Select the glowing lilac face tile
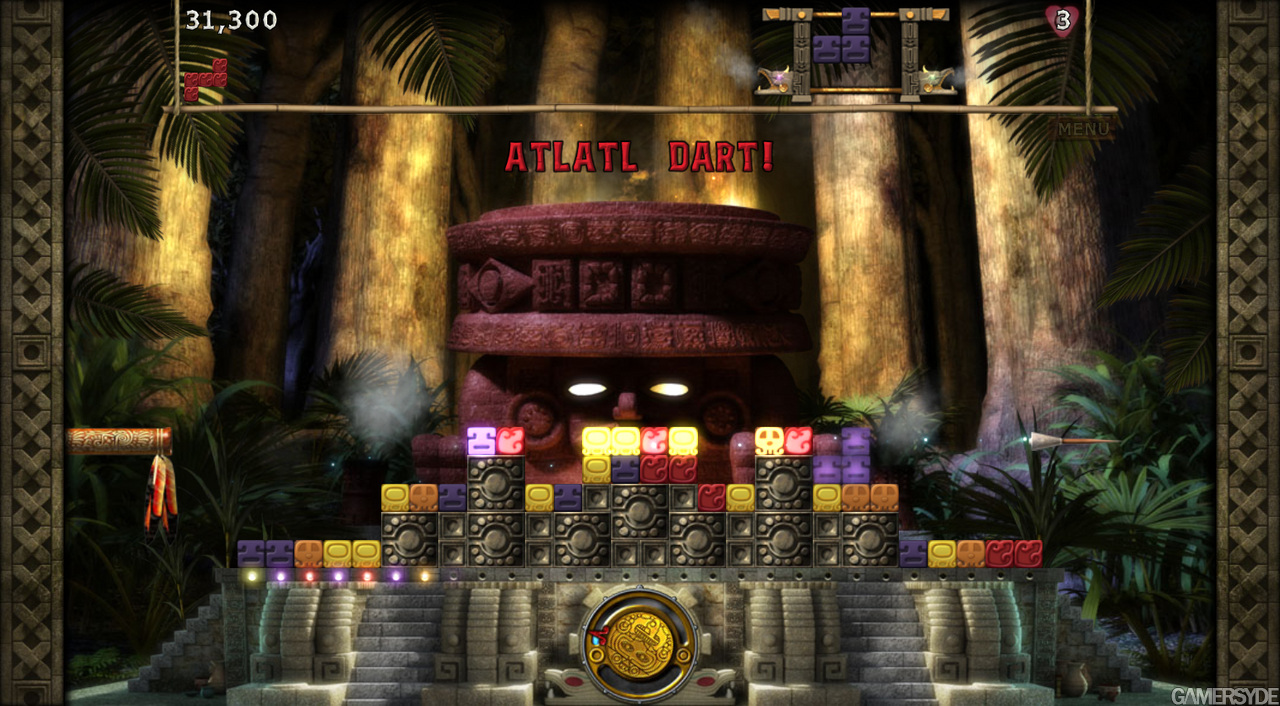The image size is (1280, 706). 482,441
